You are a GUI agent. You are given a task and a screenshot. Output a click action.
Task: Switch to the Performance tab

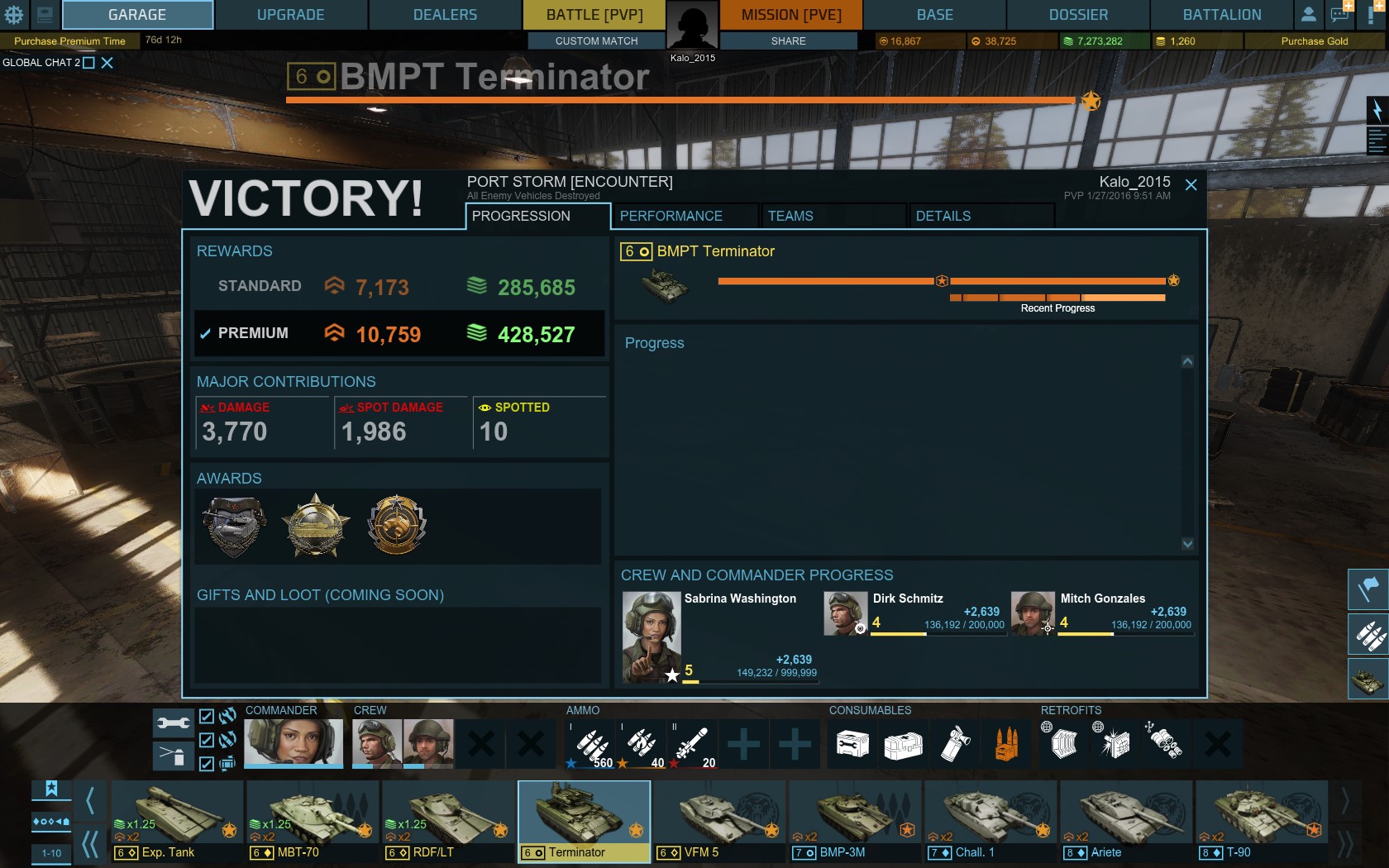(671, 216)
